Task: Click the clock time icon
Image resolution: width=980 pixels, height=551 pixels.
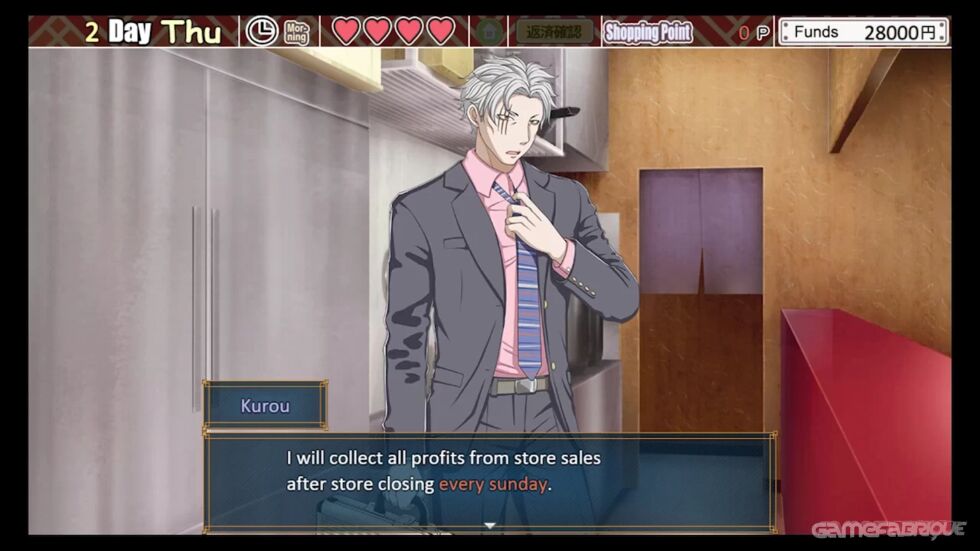Action: (x=262, y=32)
